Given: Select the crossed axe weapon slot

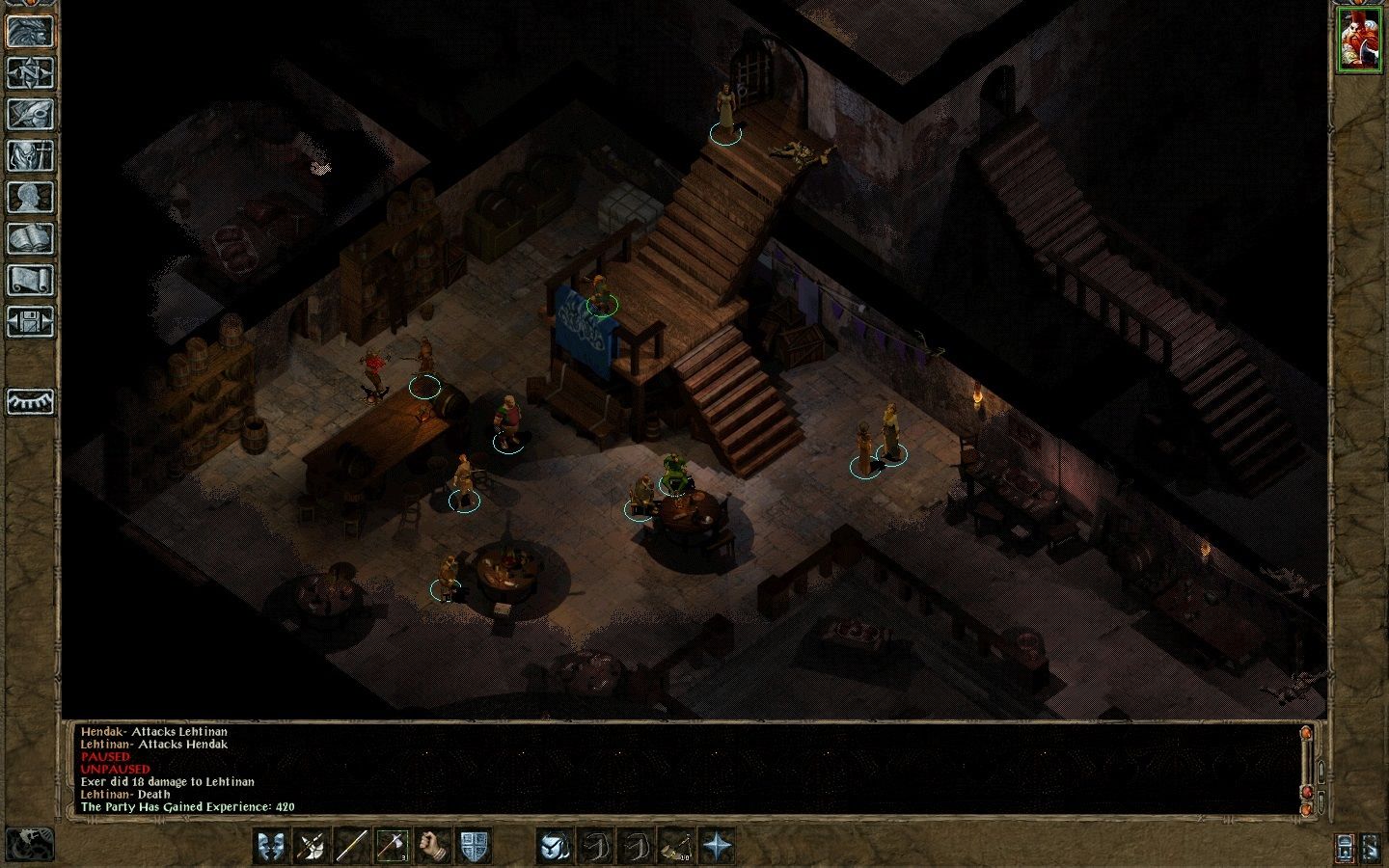Looking at the screenshot, I should [312, 846].
